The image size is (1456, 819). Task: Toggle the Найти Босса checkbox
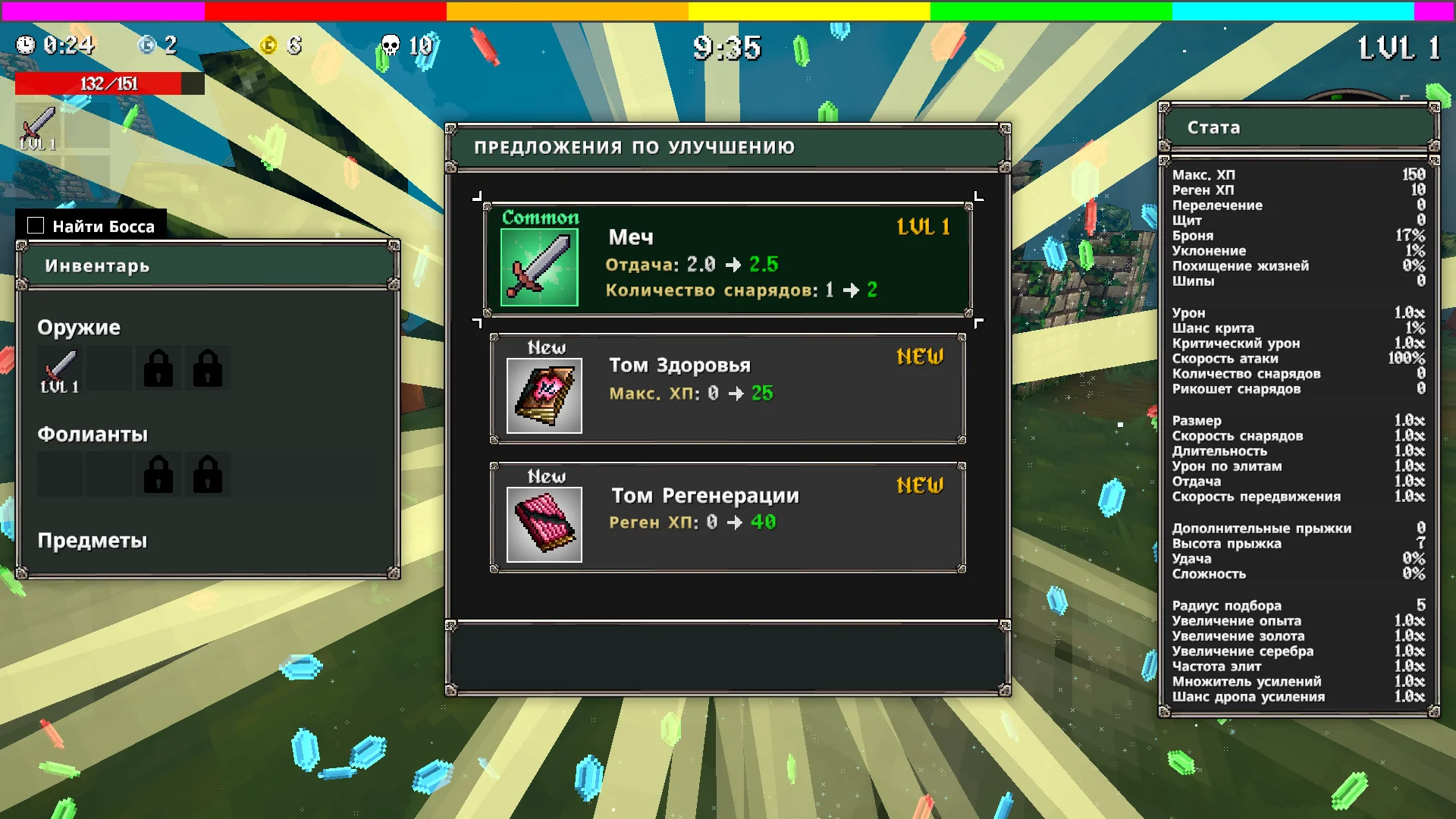pyautogui.click(x=36, y=225)
